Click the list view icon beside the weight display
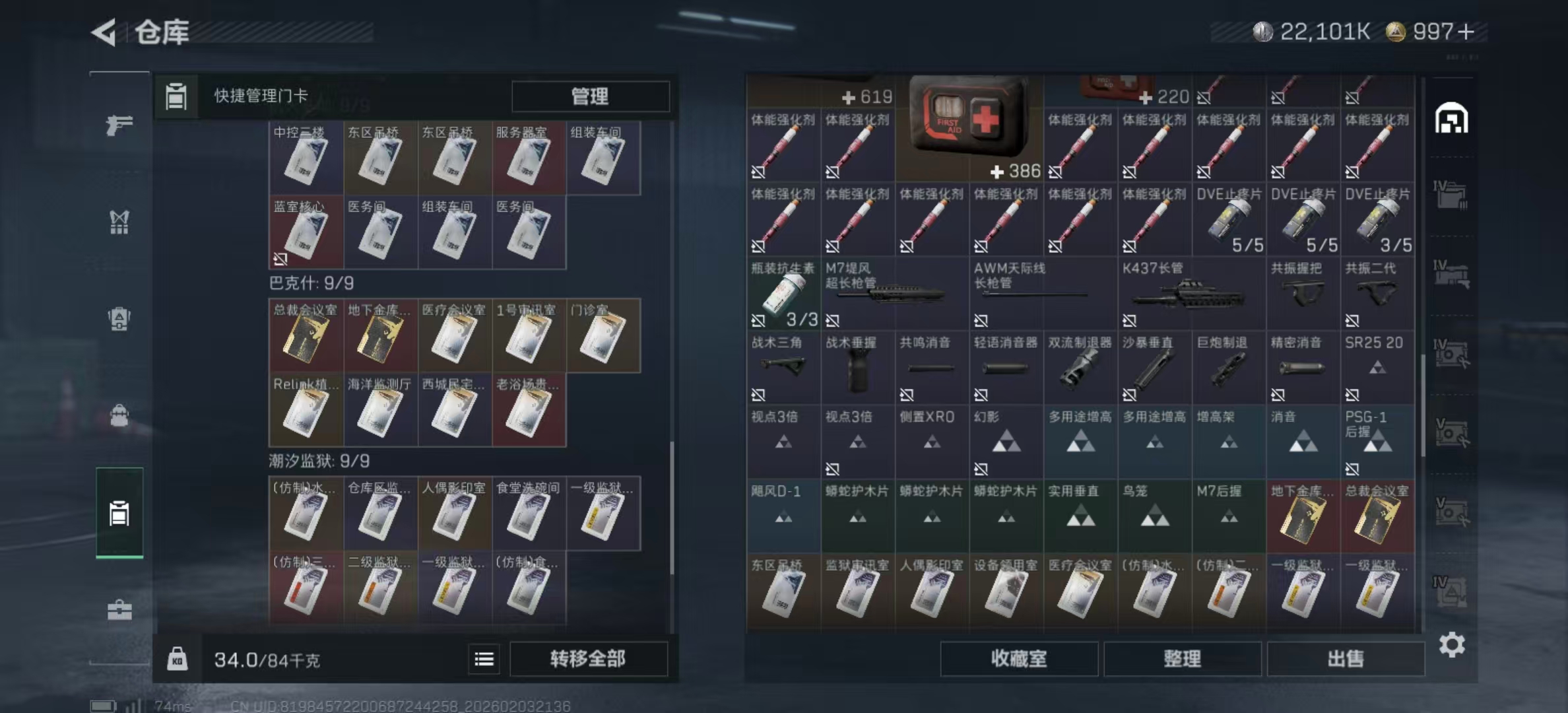 (484, 659)
